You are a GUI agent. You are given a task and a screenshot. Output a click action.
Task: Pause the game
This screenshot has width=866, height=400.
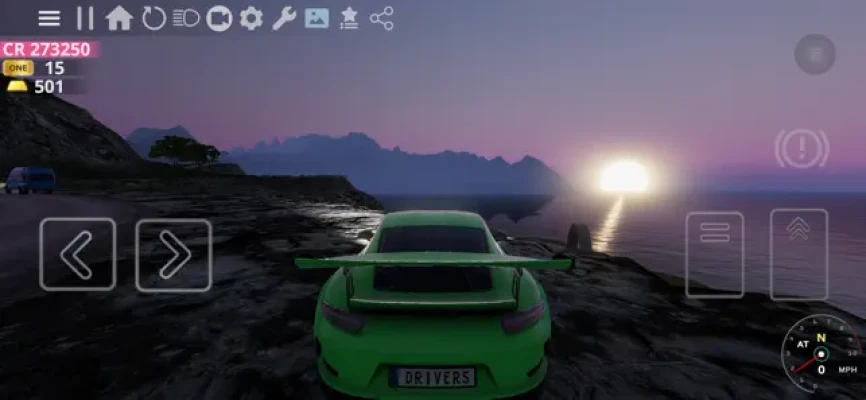click(85, 18)
